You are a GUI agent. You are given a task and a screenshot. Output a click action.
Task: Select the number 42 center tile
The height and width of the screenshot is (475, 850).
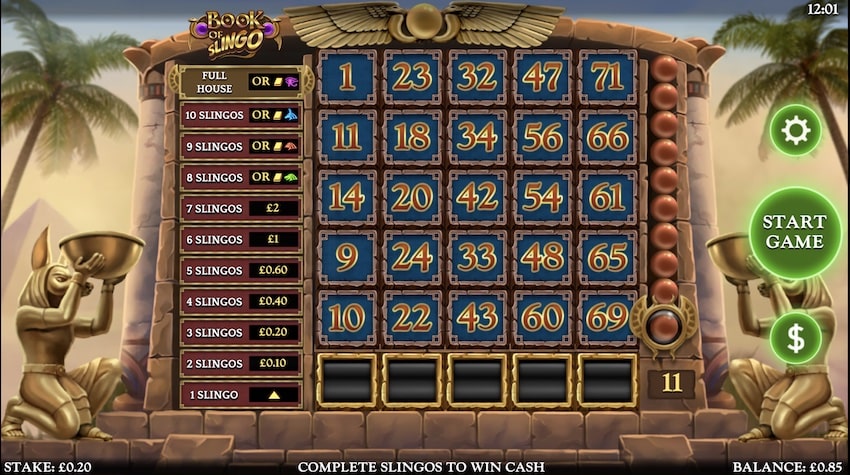pyautogui.click(x=477, y=198)
